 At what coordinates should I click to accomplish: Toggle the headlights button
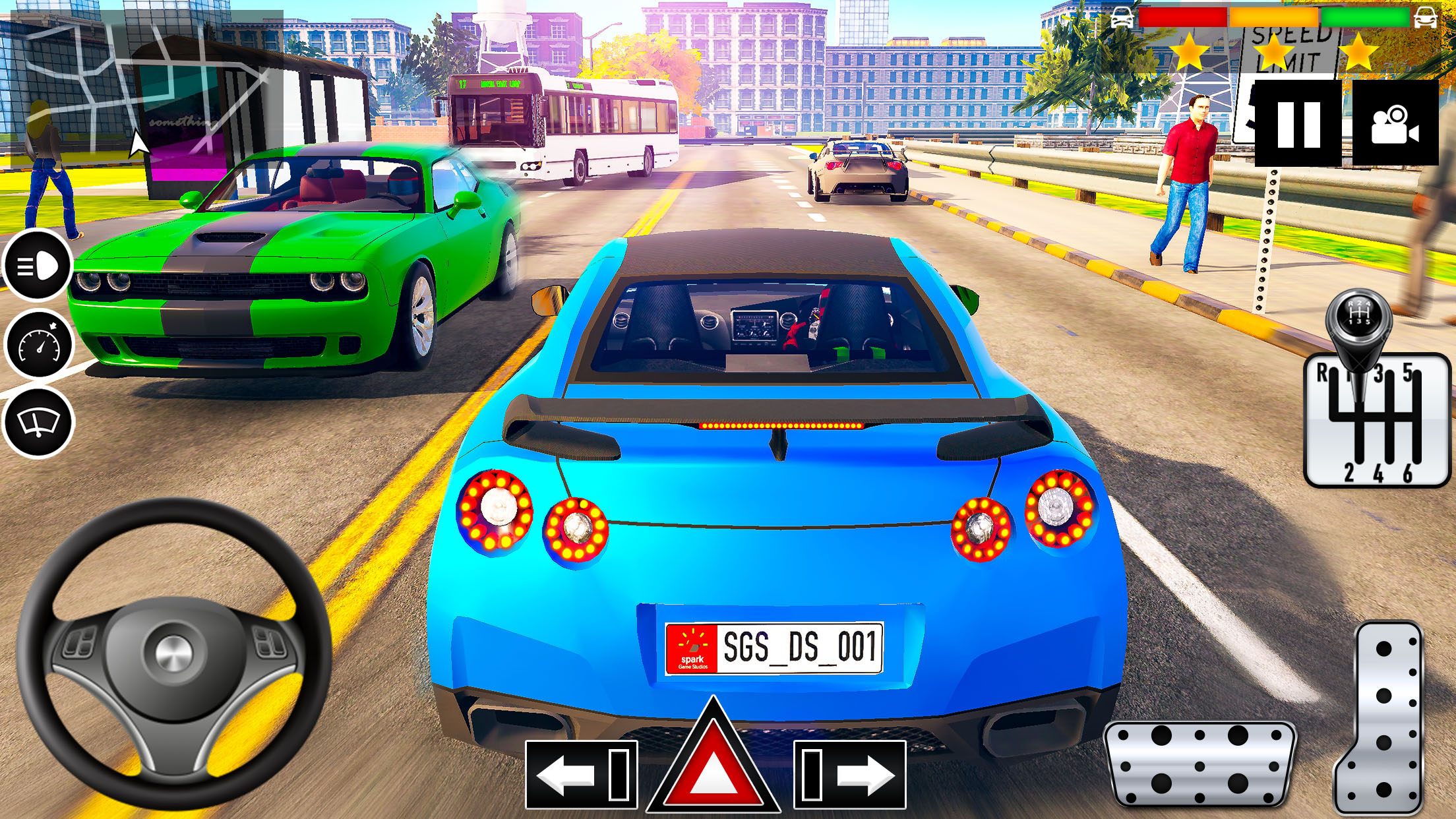click(x=38, y=266)
